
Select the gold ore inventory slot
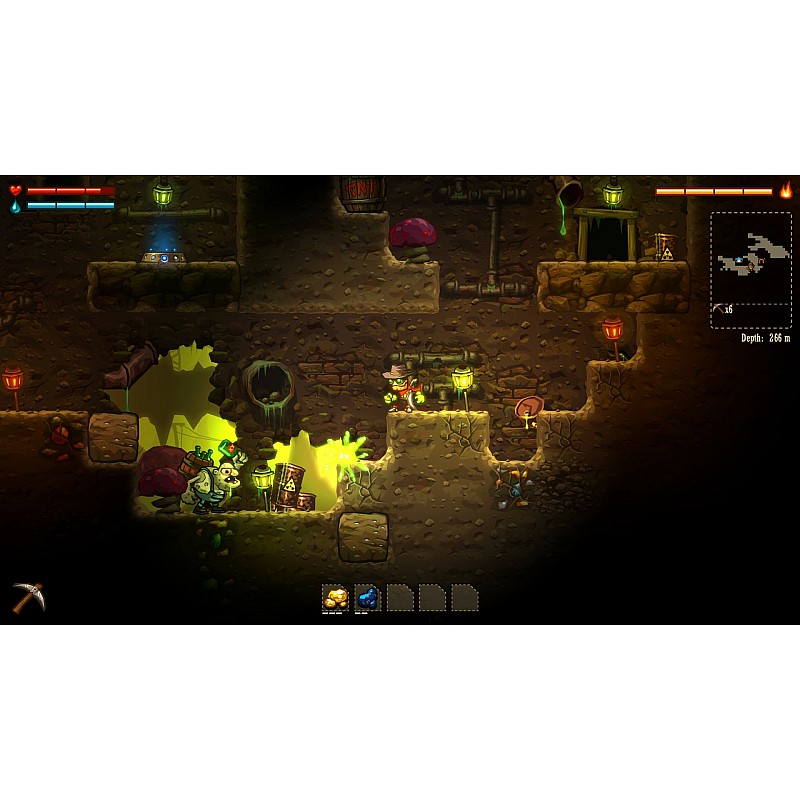(x=336, y=598)
